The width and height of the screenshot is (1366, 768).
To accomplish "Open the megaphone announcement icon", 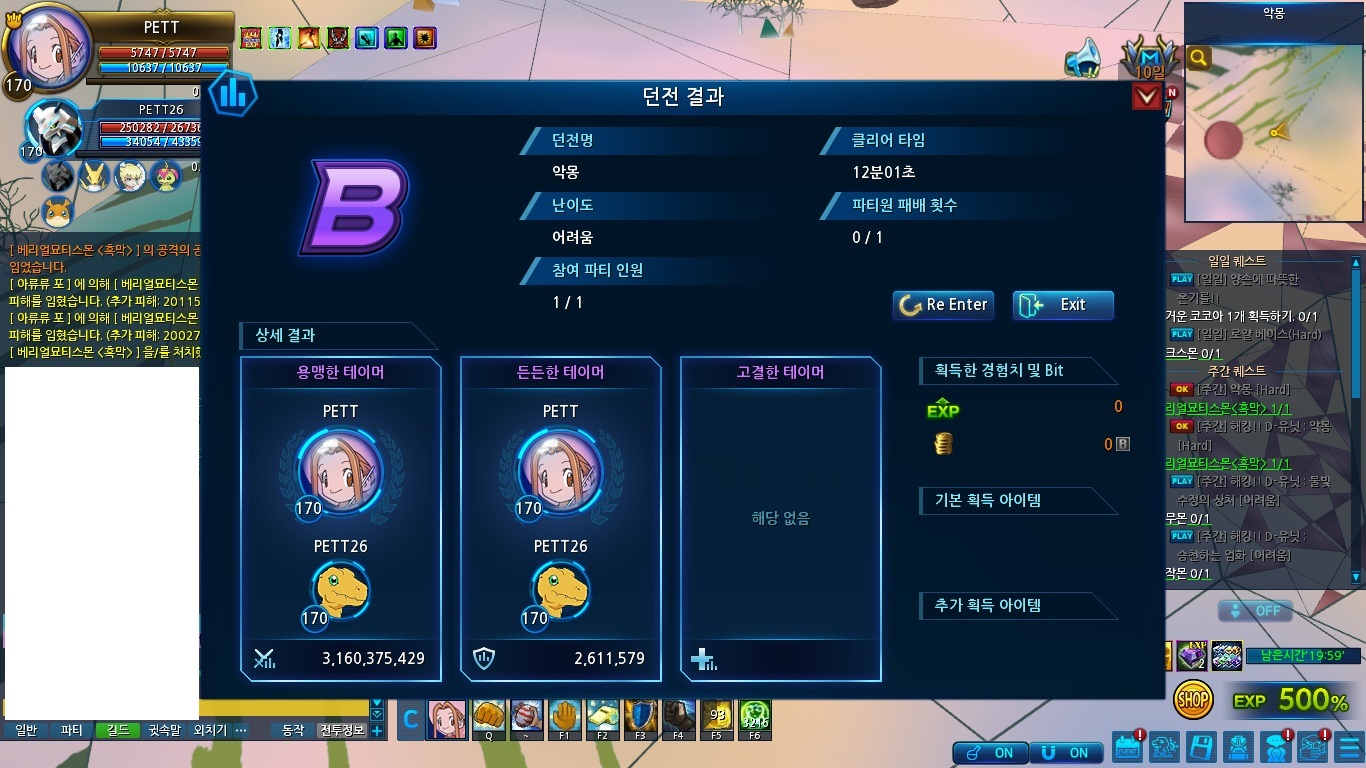I will [1081, 58].
